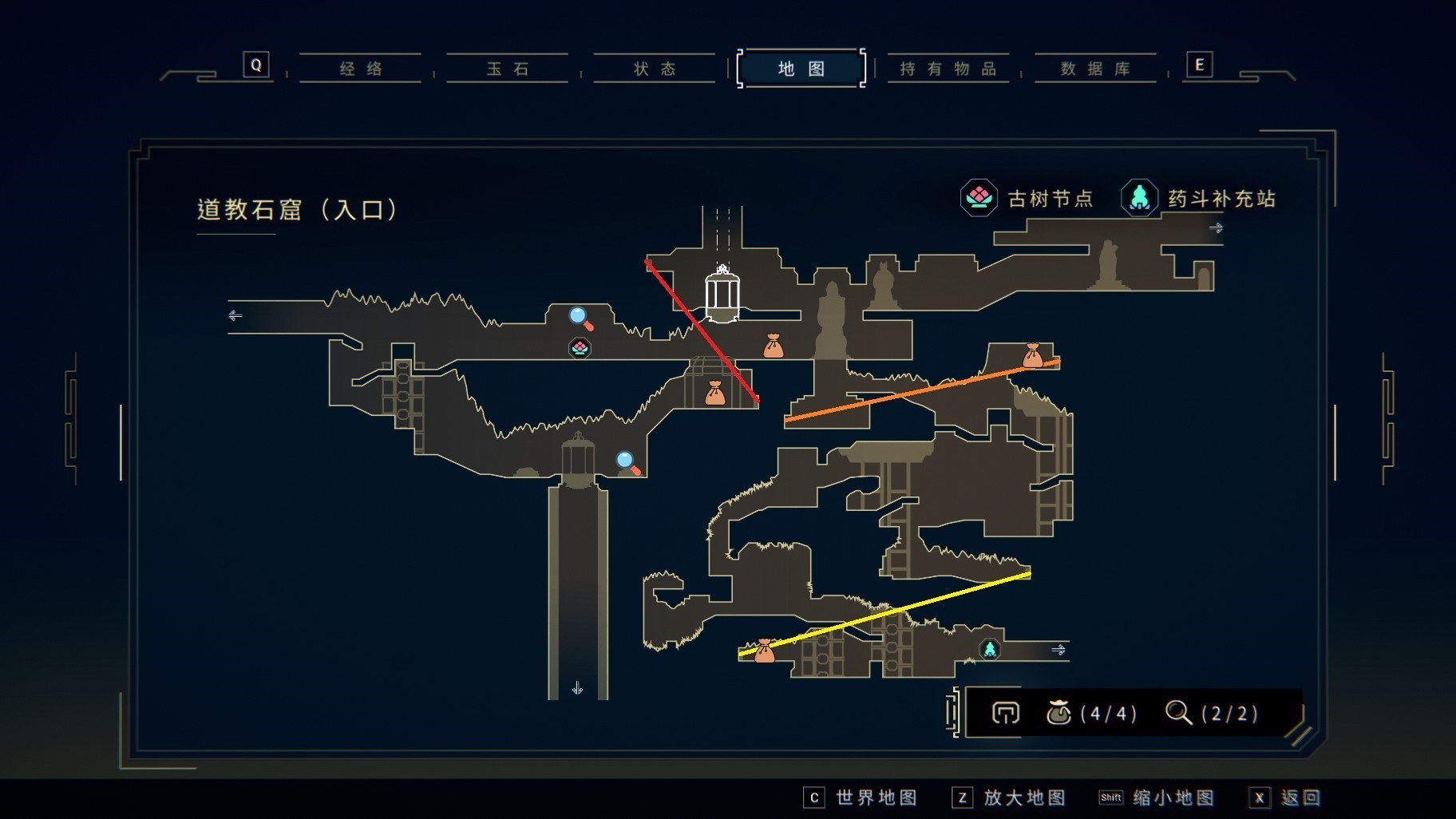Screen dimensions: 1456x819
Task: Select the magnifier marker beside the lower cage
Action: [x=627, y=463]
